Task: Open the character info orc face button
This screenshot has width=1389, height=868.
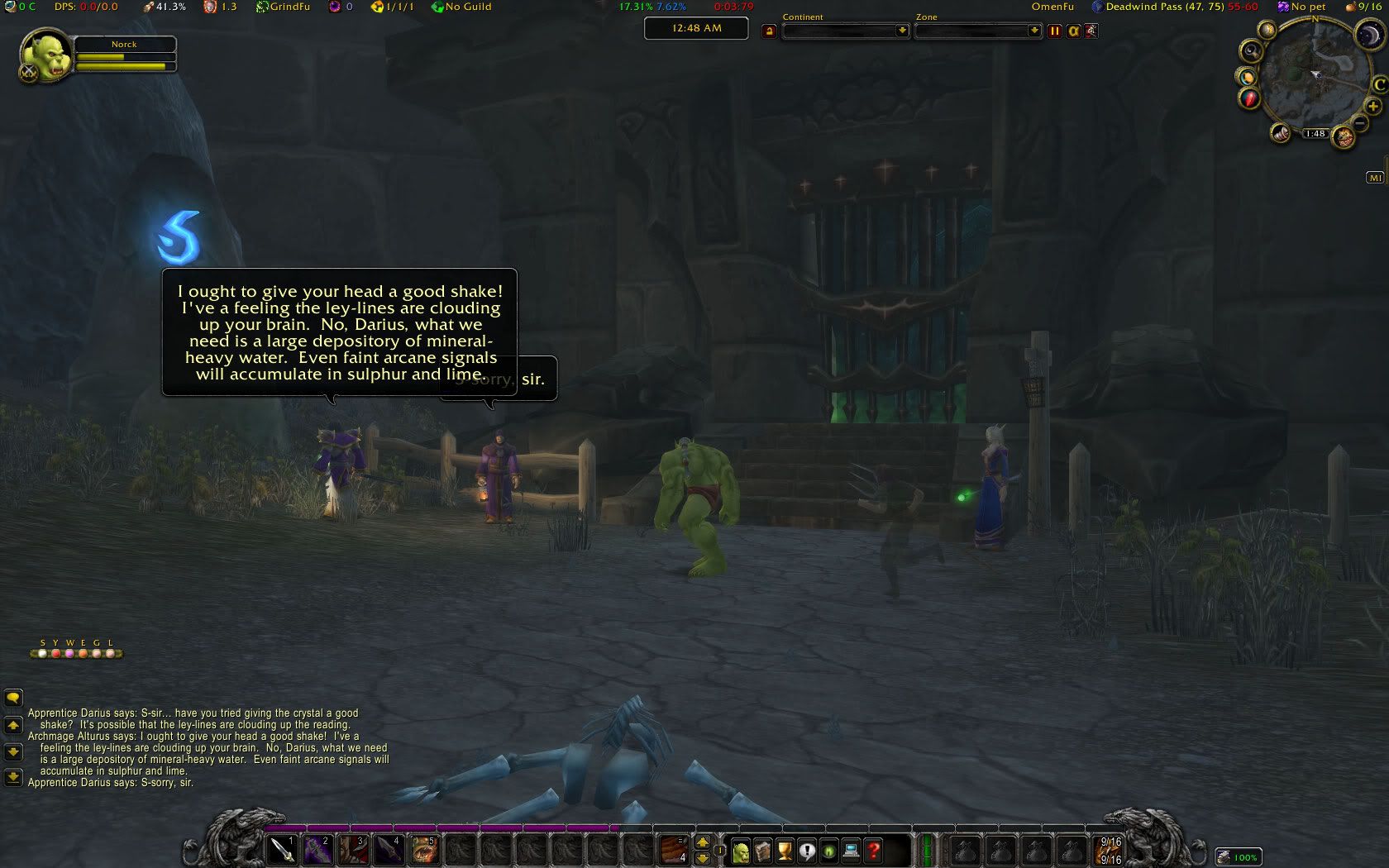Action: click(740, 851)
